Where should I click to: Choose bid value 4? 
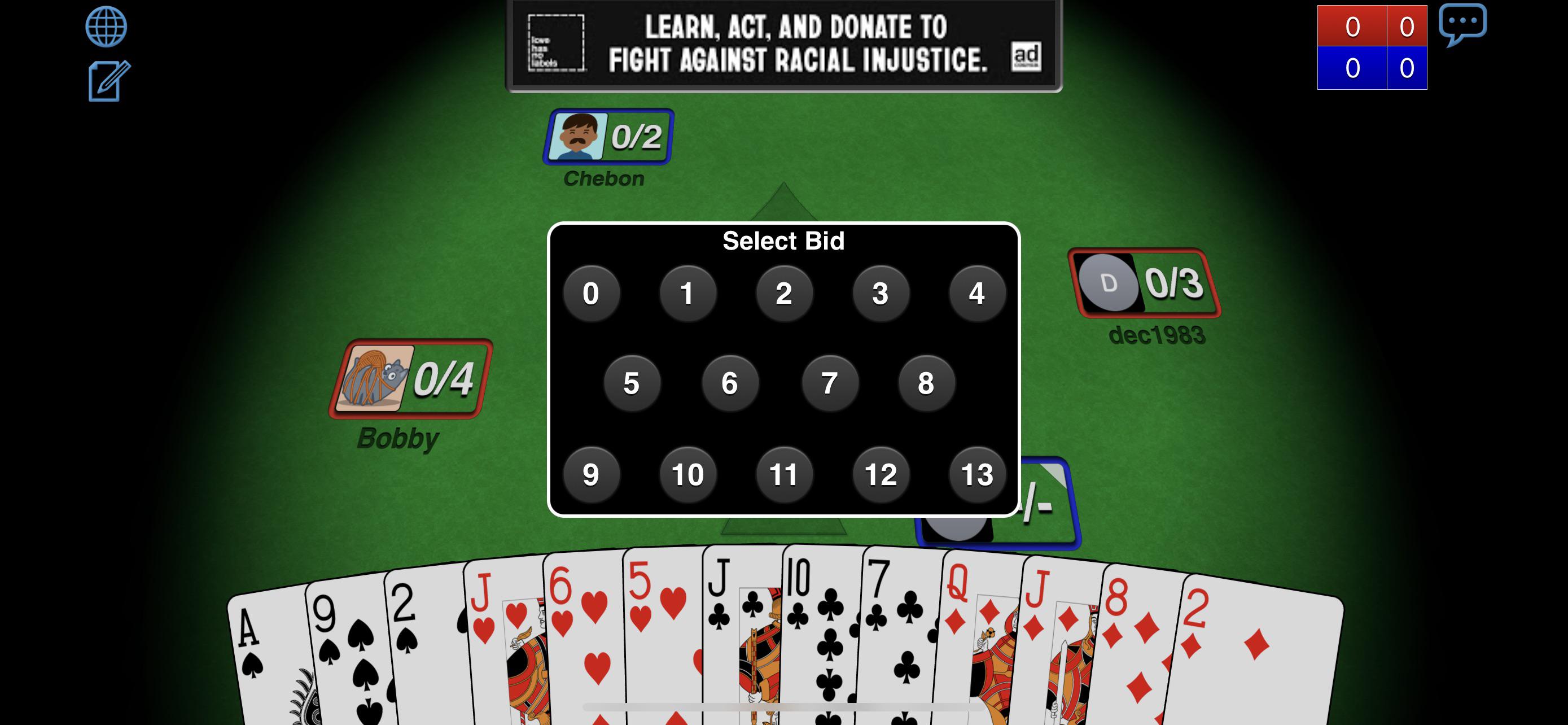[977, 293]
